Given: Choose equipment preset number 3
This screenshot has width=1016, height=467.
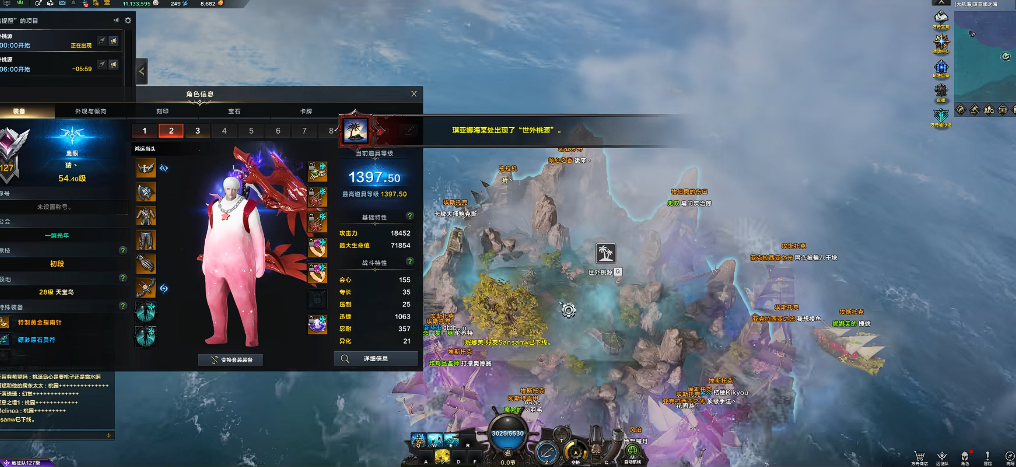Looking at the screenshot, I should tap(197, 131).
